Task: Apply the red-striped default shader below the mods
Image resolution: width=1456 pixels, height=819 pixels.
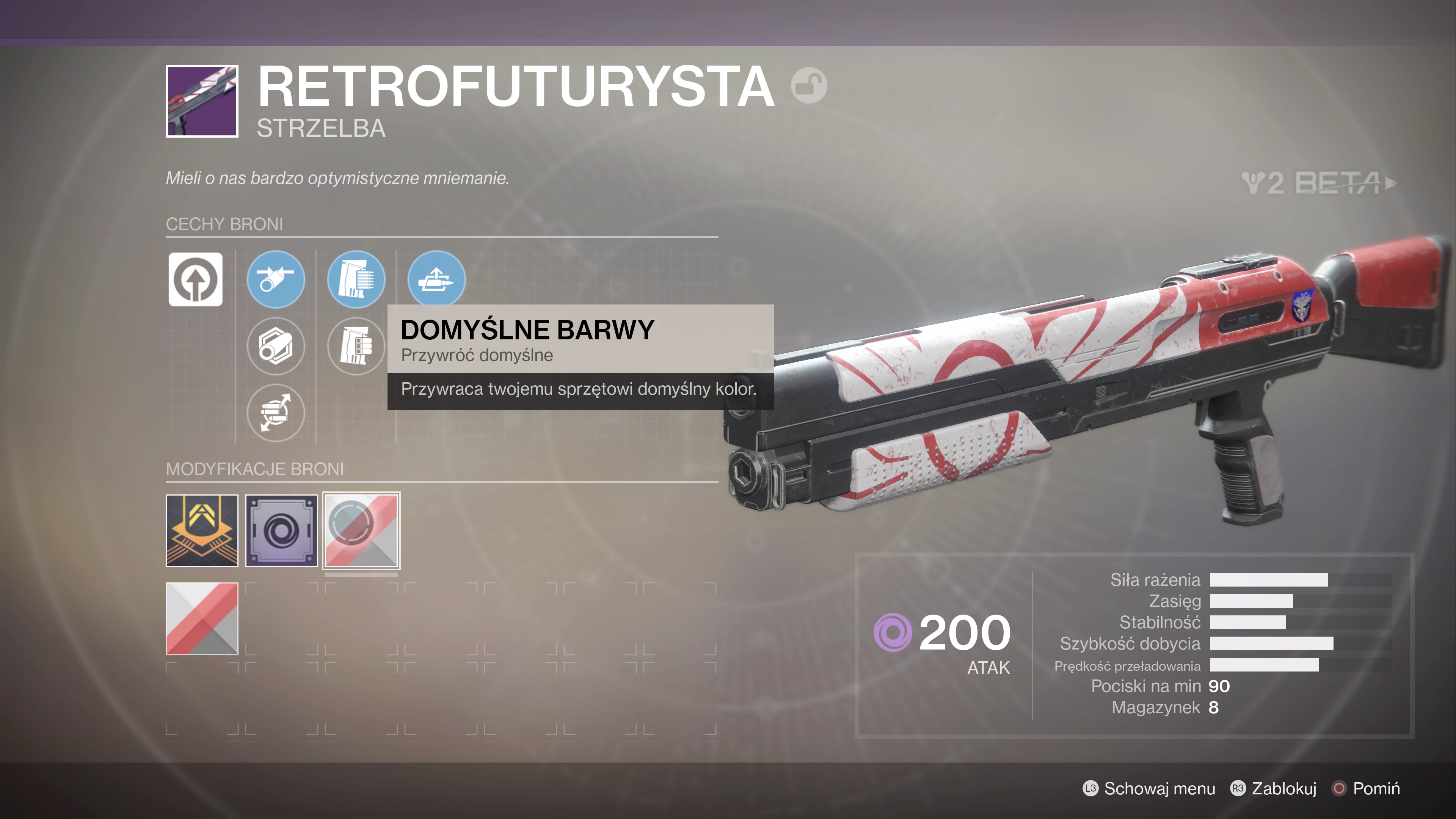Action: coord(202,618)
